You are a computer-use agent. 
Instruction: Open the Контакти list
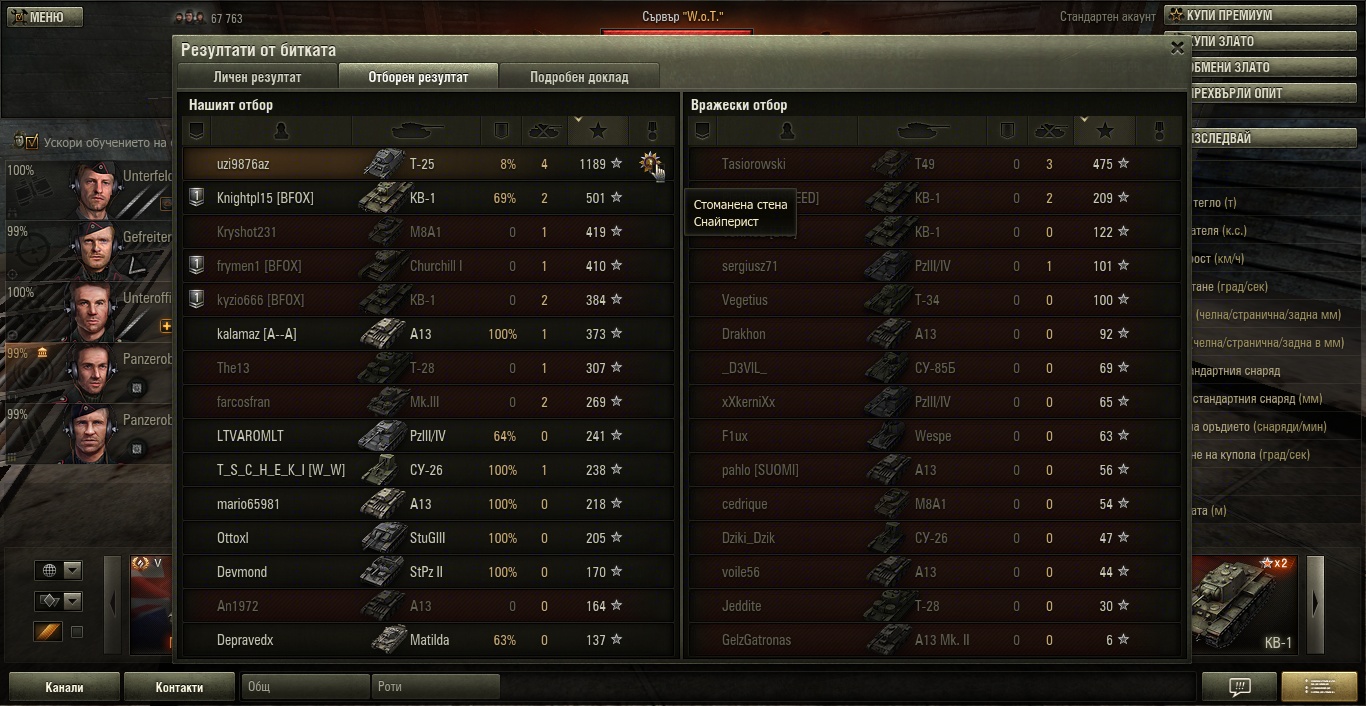179,687
